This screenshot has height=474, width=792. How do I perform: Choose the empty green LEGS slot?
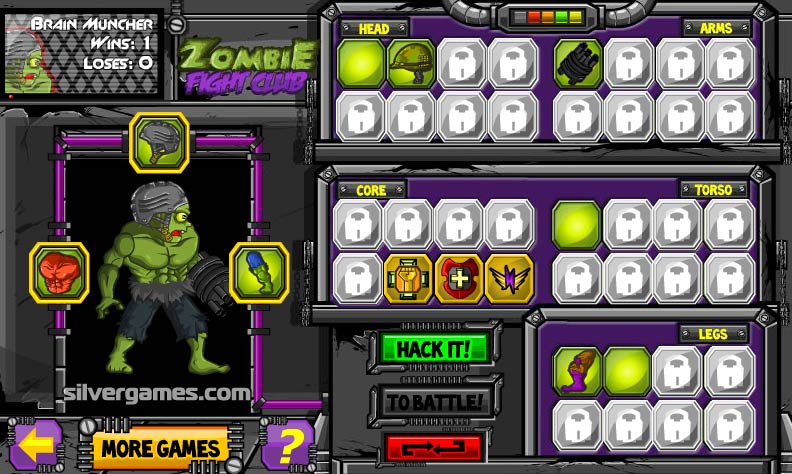point(628,370)
